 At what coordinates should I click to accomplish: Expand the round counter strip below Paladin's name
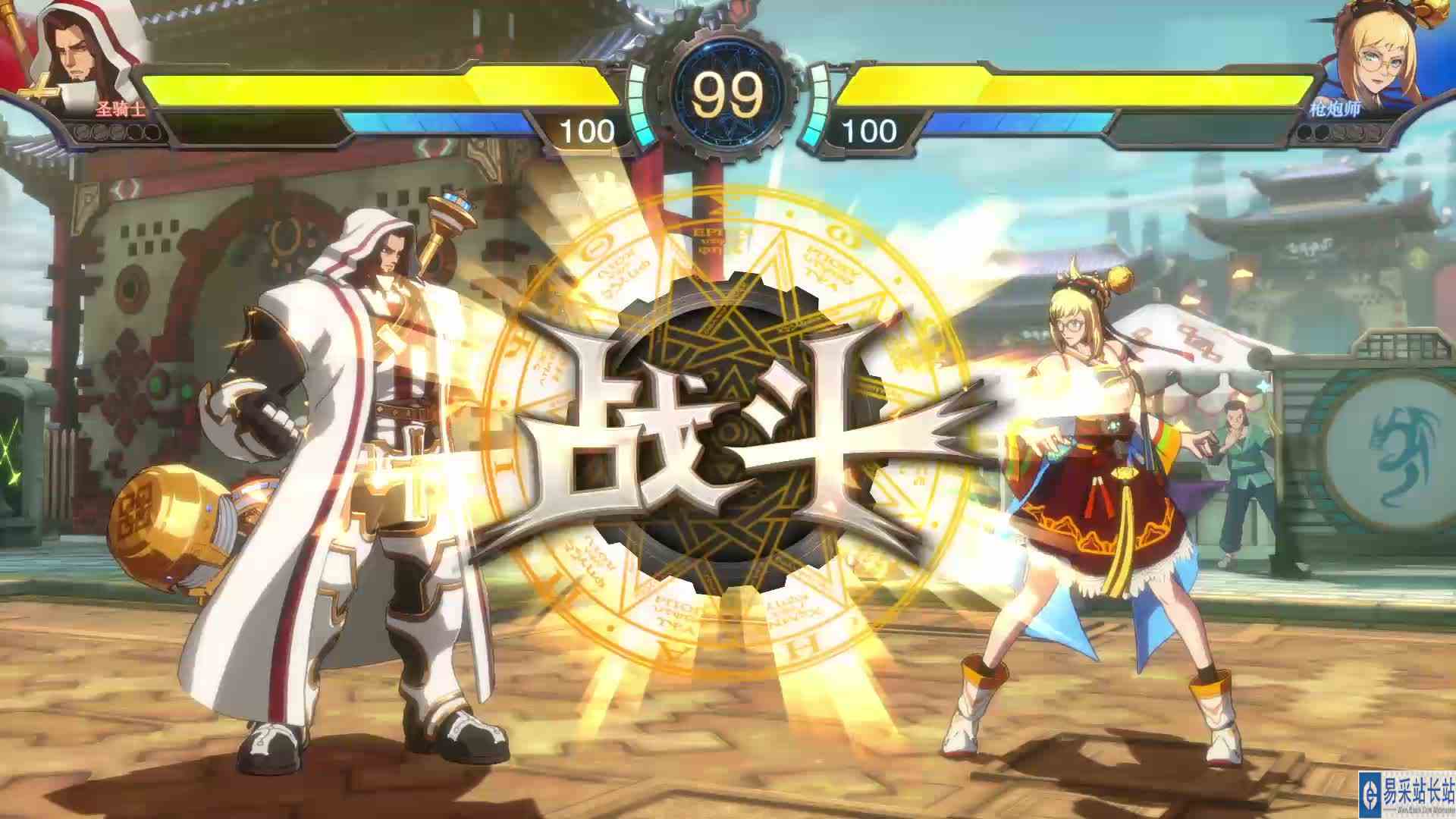pyautogui.click(x=114, y=134)
